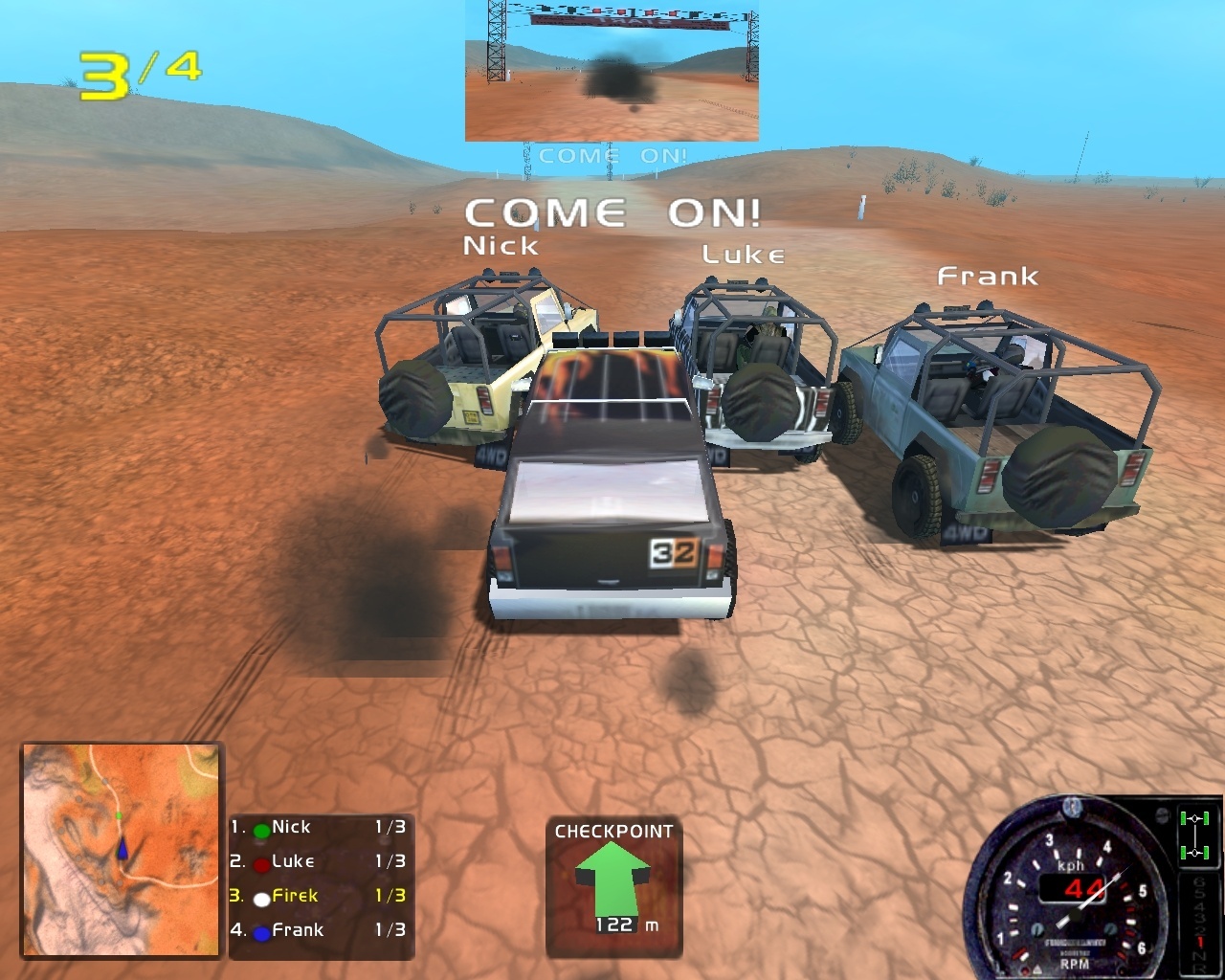The width and height of the screenshot is (1225, 980).
Task: Select Firek's entry in the standings
Action: [x=297, y=896]
